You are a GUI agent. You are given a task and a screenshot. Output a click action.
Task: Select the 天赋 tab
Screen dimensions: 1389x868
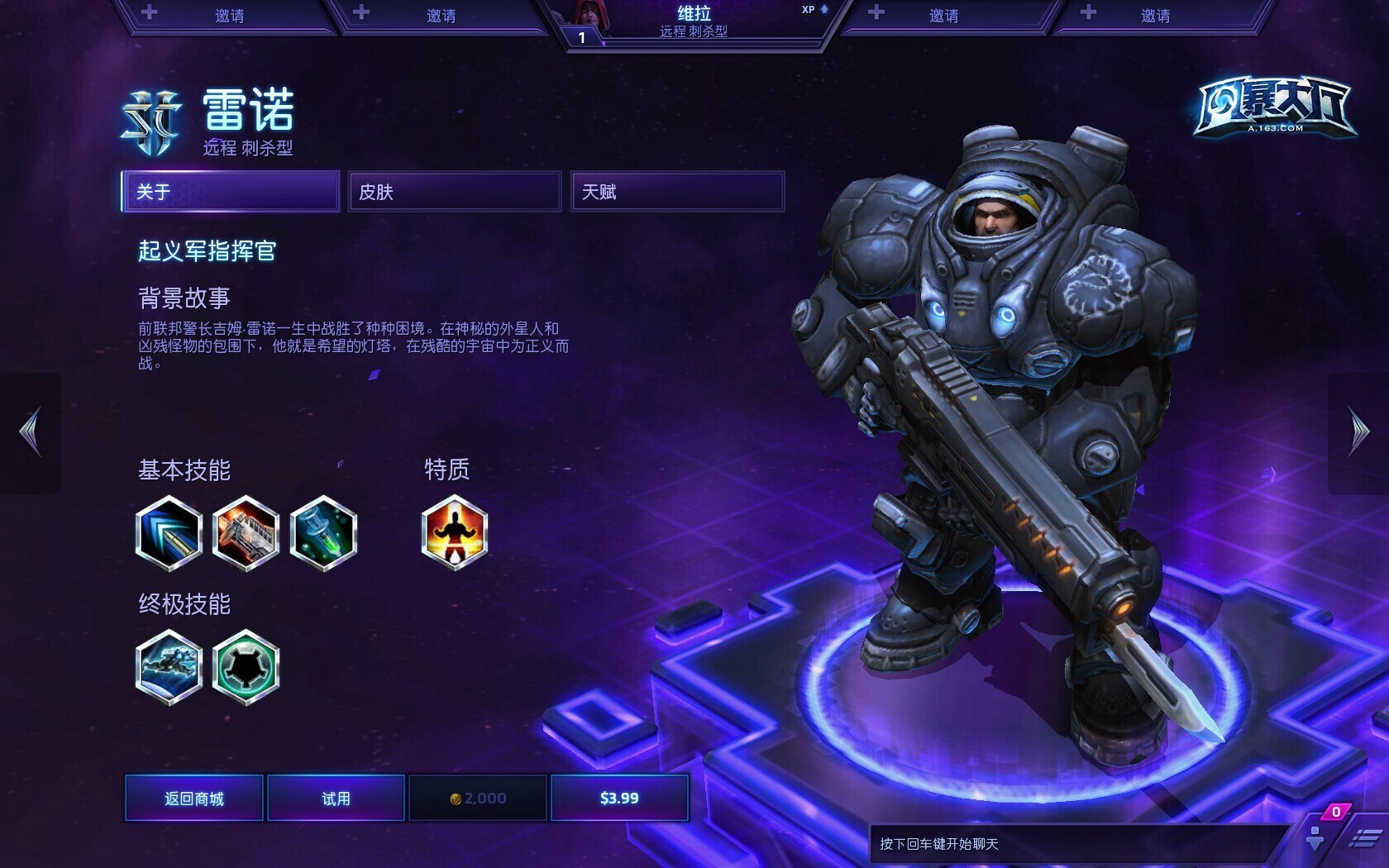coord(676,192)
